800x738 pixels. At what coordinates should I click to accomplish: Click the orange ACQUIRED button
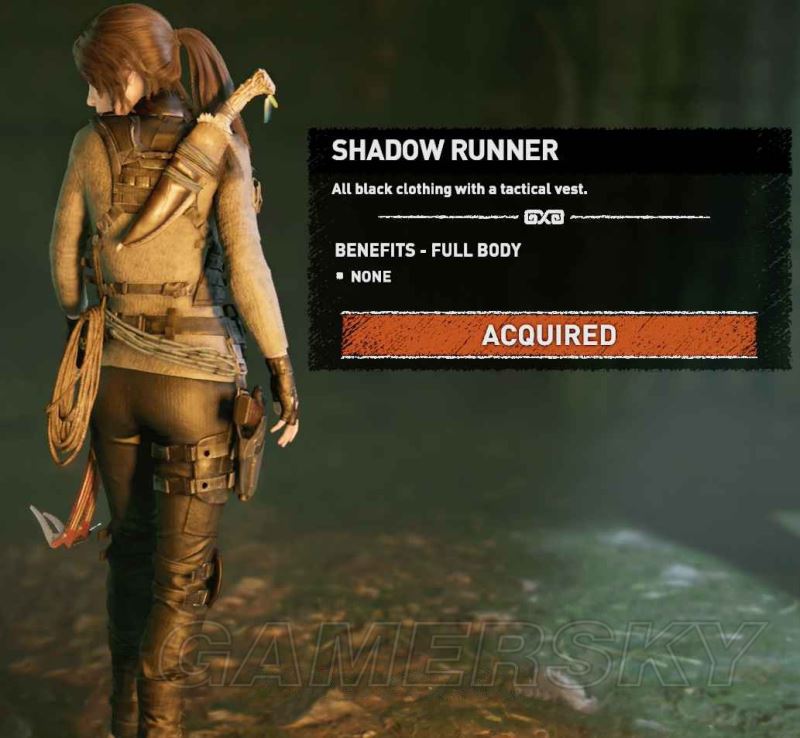[x=548, y=335]
